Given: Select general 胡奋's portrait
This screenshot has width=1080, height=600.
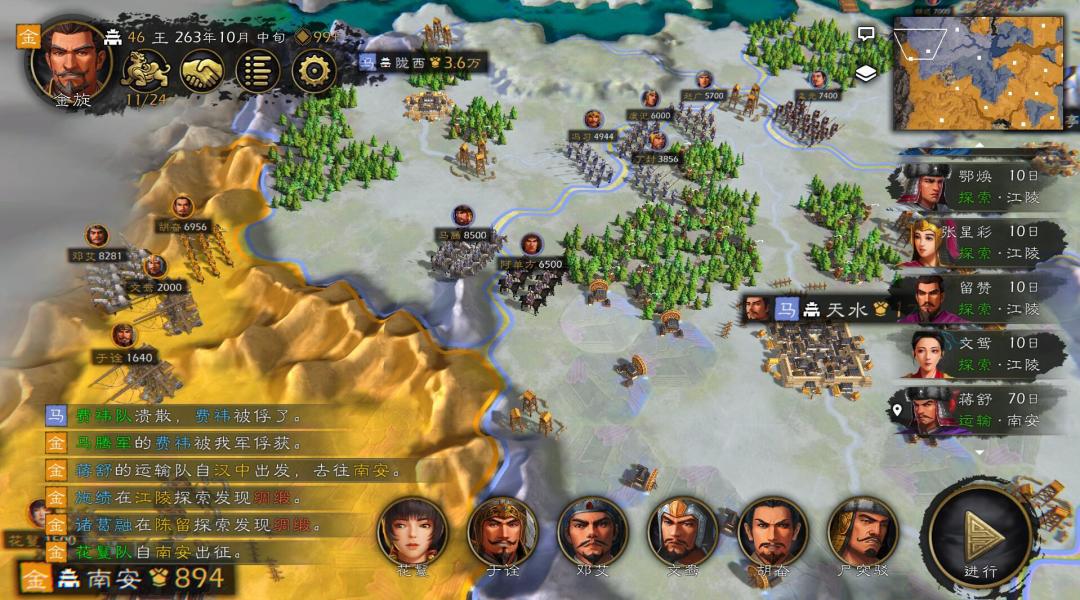Looking at the screenshot, I should [x=772, y=532].
